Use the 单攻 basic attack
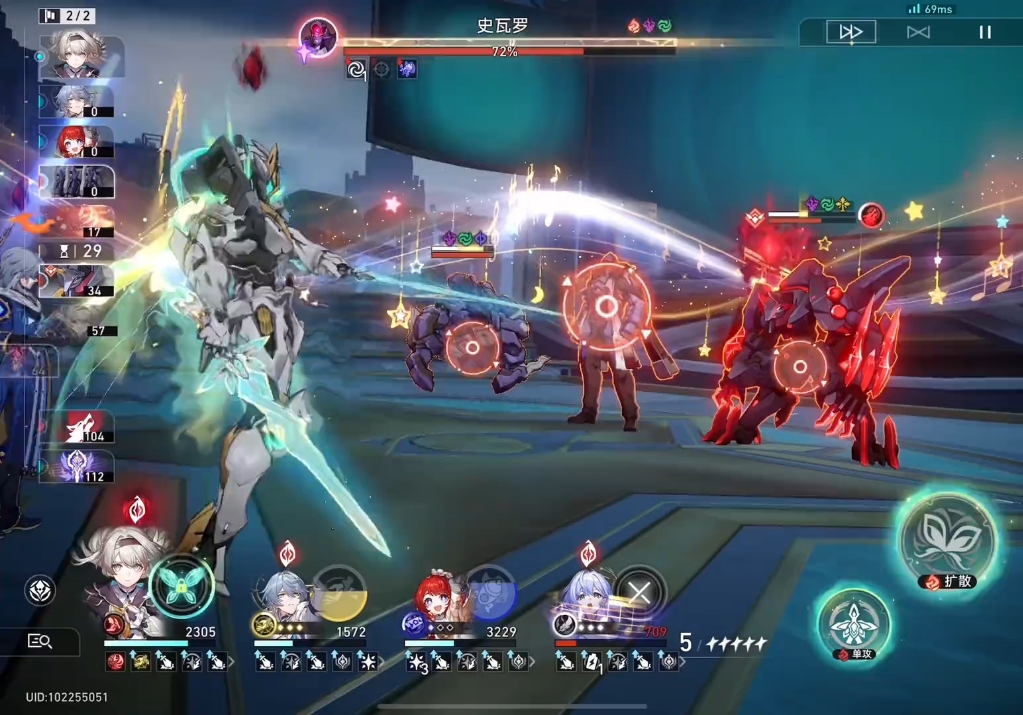 point(853,623)
